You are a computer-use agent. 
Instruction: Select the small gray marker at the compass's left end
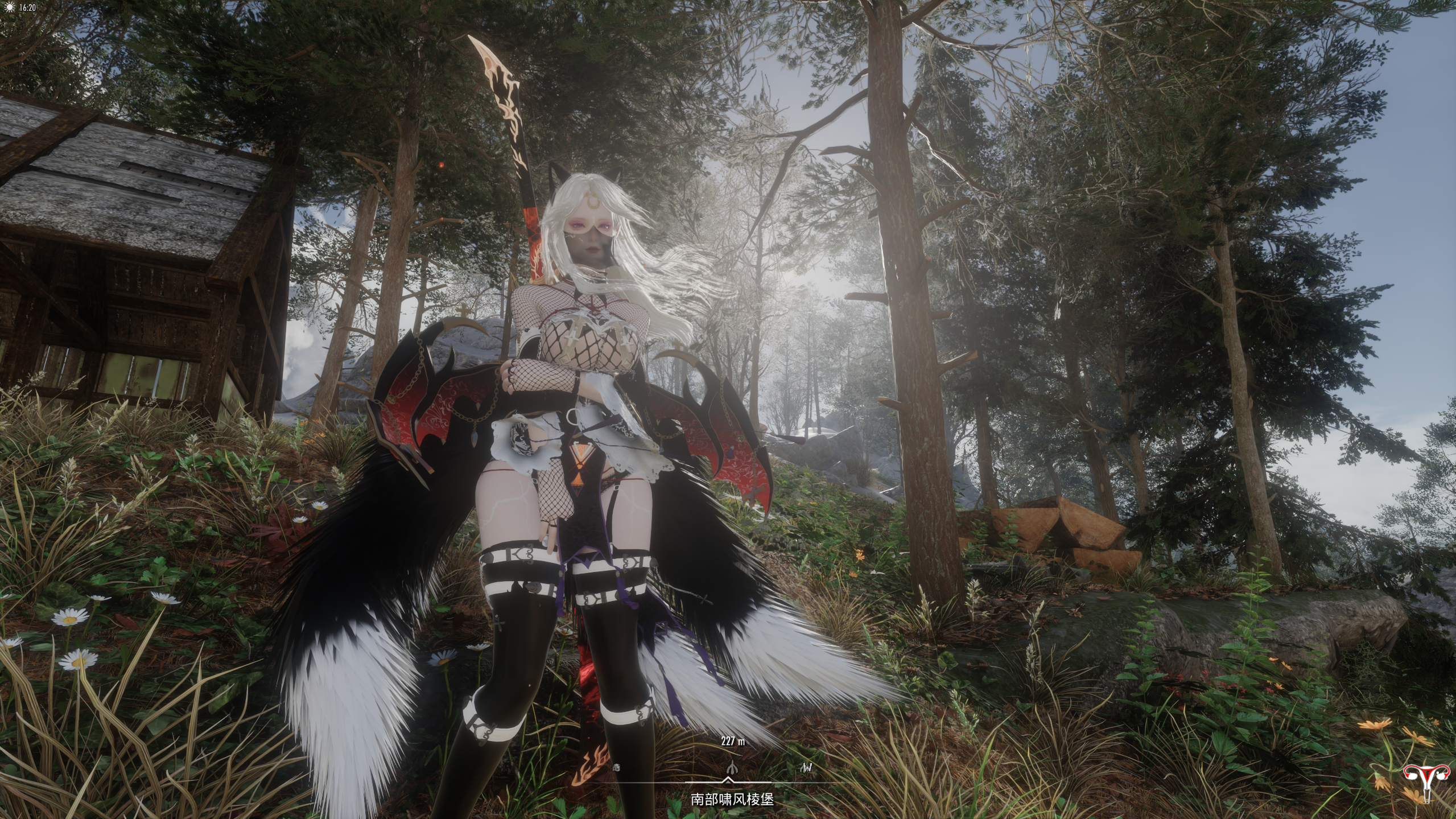616,768
